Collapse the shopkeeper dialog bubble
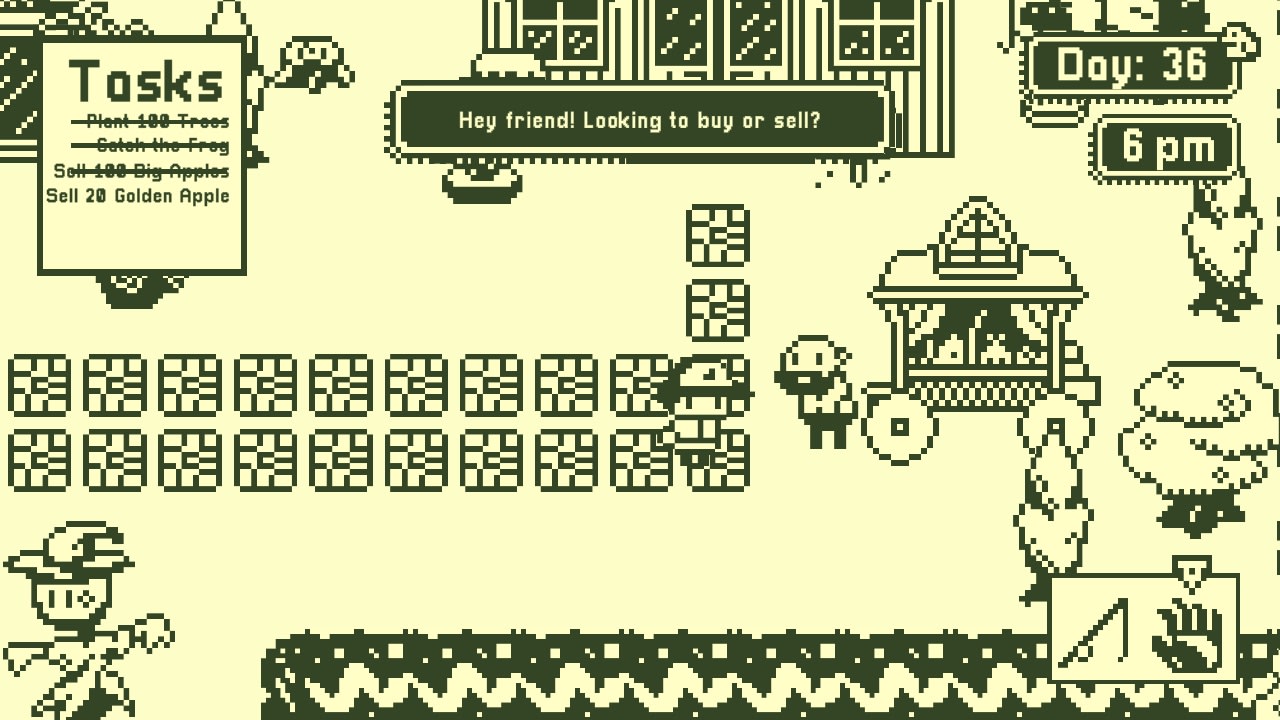1280x720 pixels. pos(640,120)
